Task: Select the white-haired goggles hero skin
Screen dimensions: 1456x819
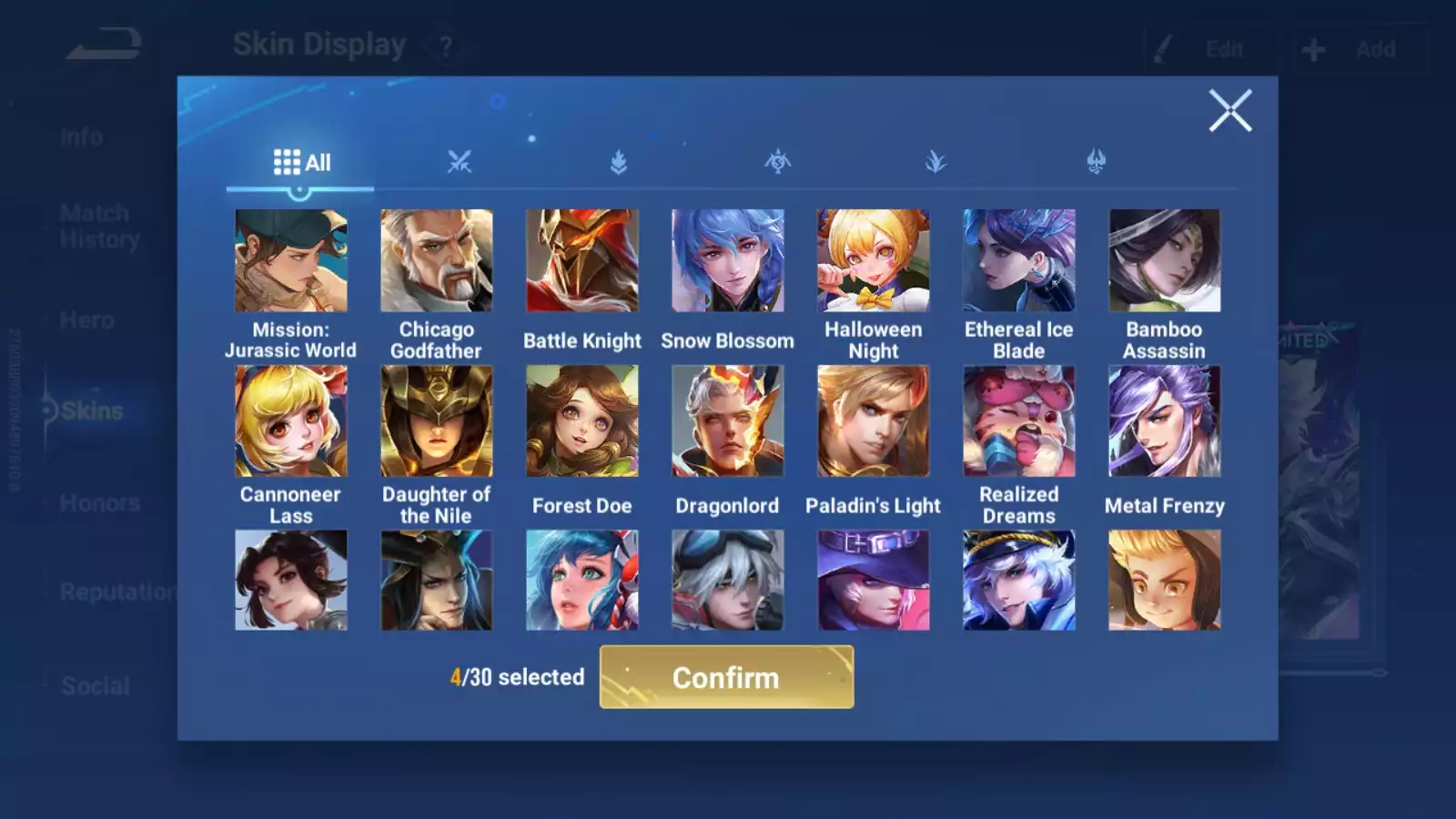Action: pyautogui.click(x=728, y=581)
